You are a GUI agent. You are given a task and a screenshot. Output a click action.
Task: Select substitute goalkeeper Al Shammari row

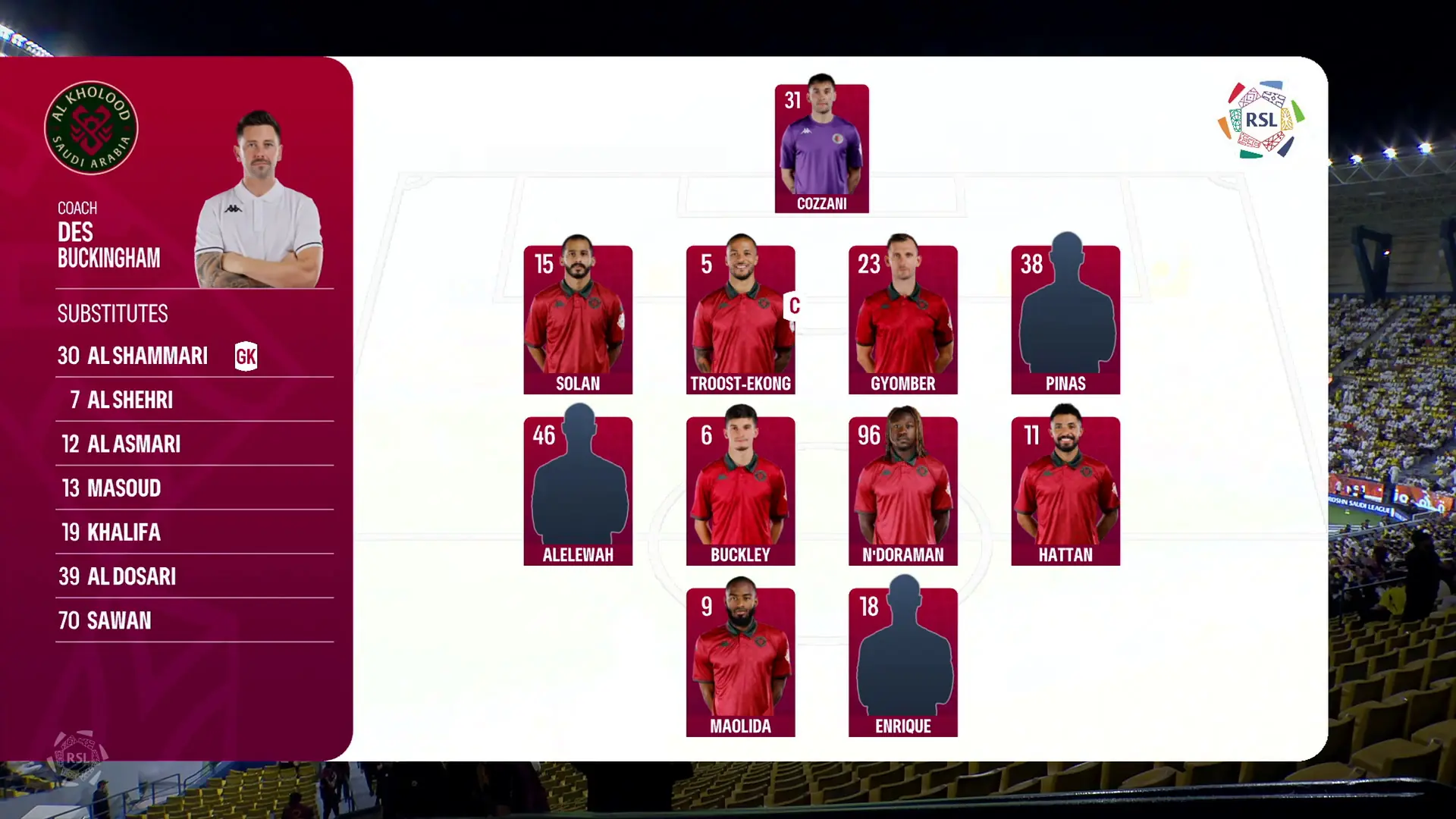(x=157, y=356)
